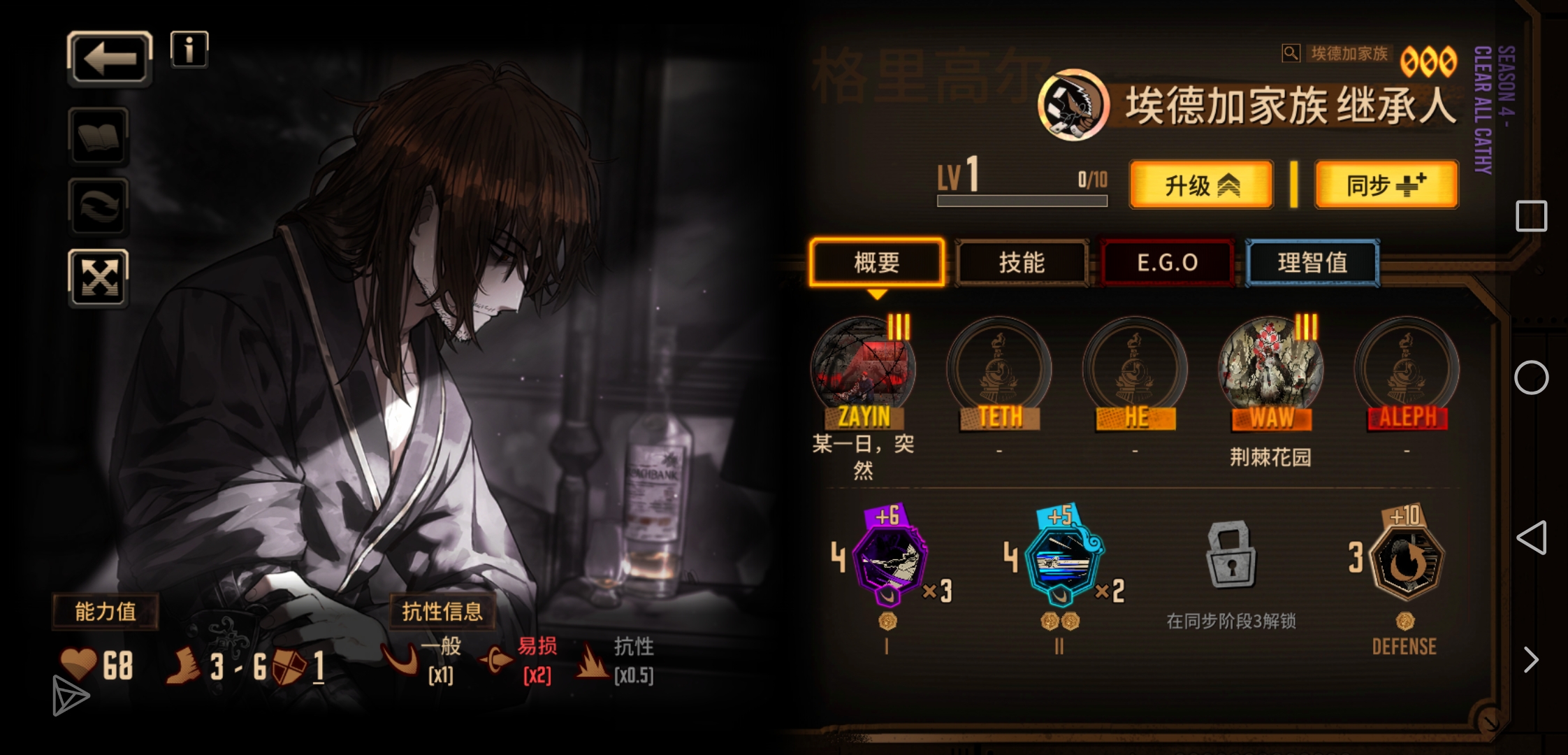This screenshot has height=755, width=1568.
Task: Open the info 'i' button
Action: click(x=189, y=50)
